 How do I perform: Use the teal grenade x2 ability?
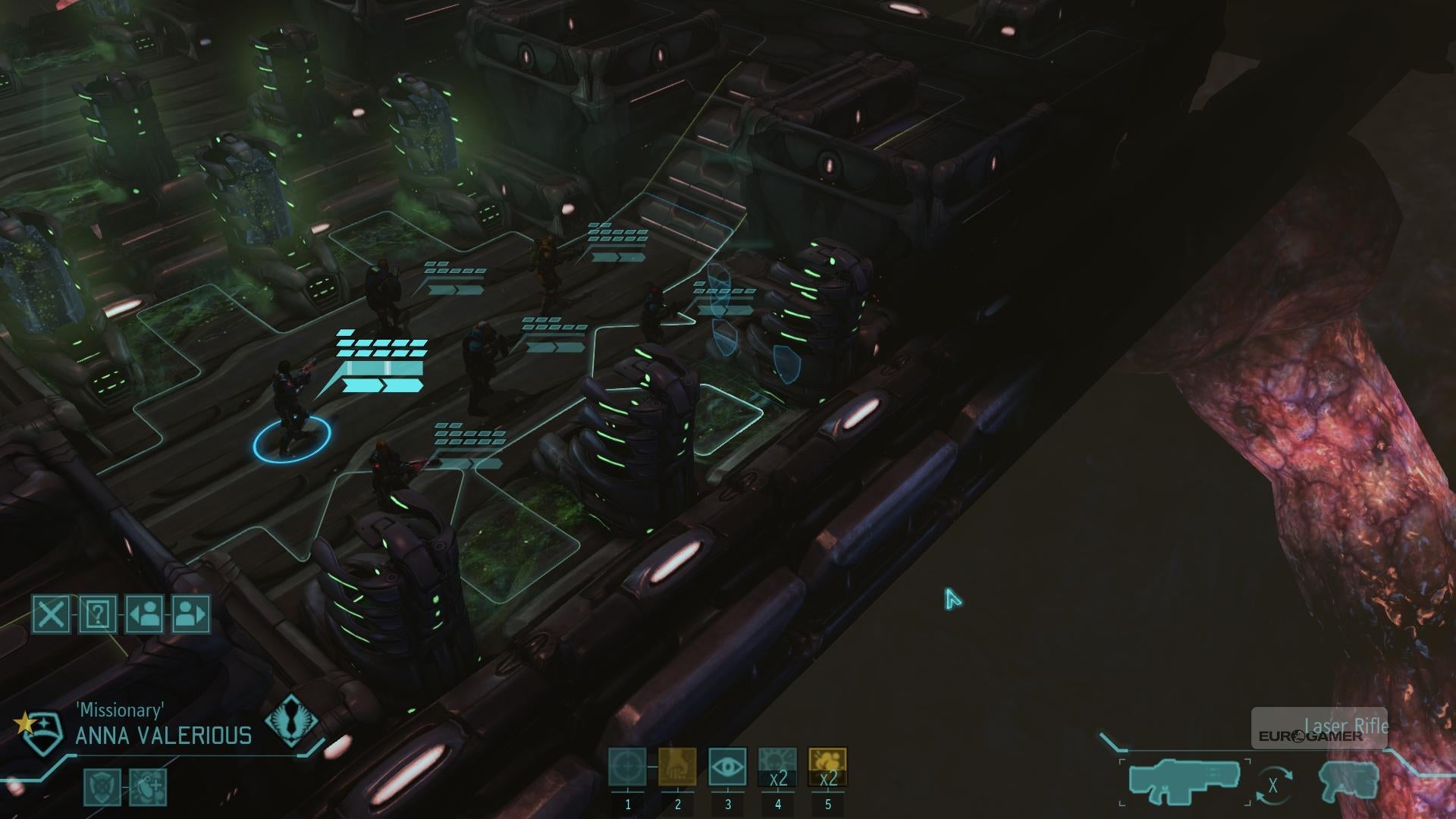point(777,767)
